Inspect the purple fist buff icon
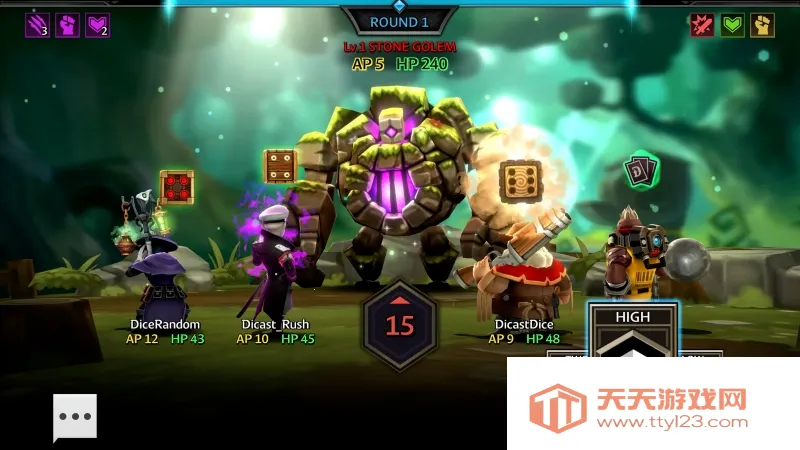 pos(68,25)
